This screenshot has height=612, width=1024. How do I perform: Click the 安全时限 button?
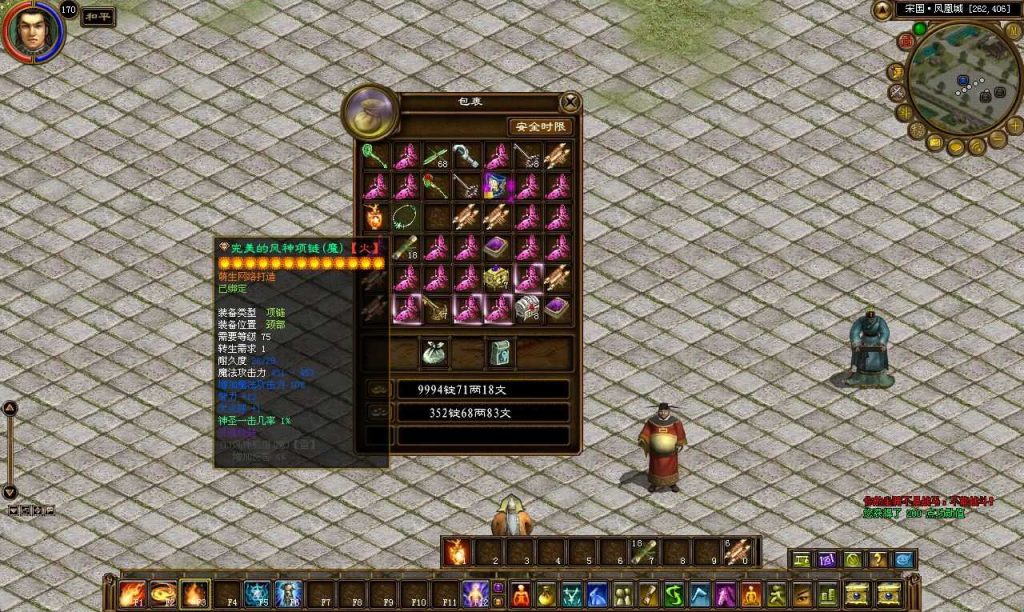[x=540, y=127]
